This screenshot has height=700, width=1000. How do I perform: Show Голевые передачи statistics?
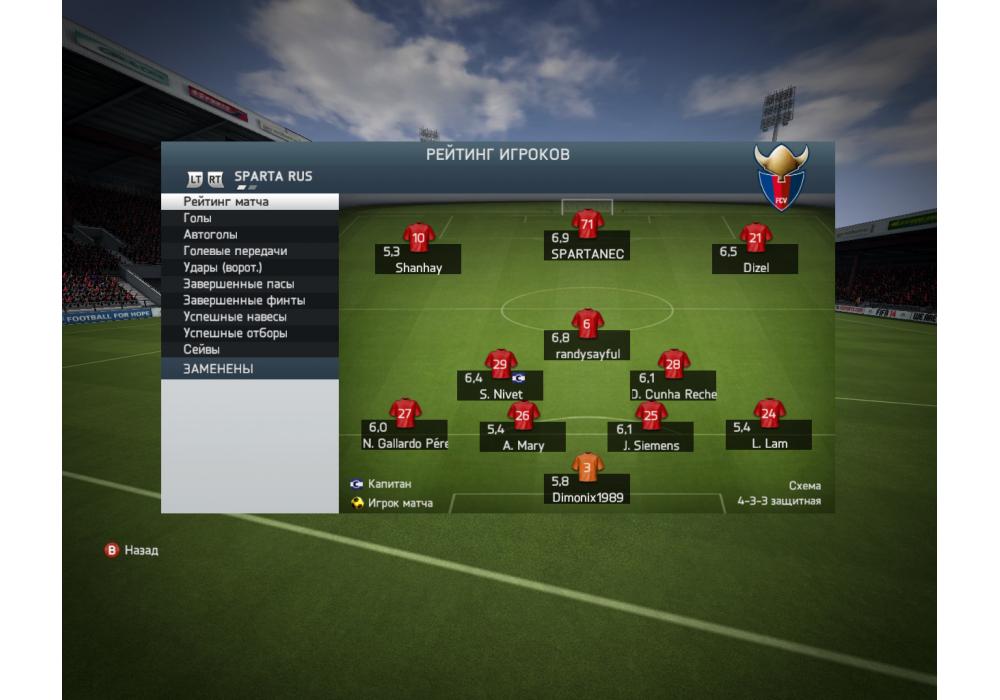[249, 251]
